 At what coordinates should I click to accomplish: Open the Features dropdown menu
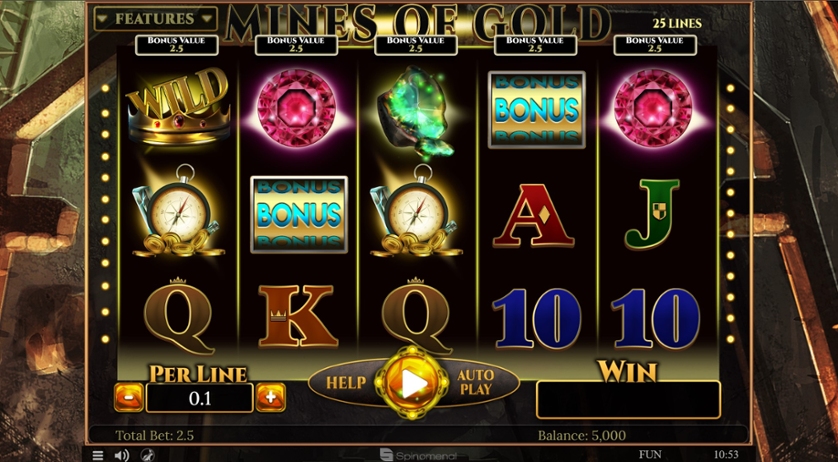155,19
